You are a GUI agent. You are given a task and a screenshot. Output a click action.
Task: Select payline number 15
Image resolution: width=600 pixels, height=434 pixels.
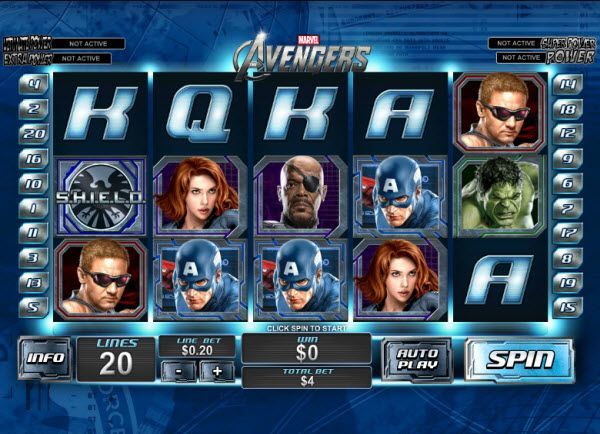coord(567,307)
